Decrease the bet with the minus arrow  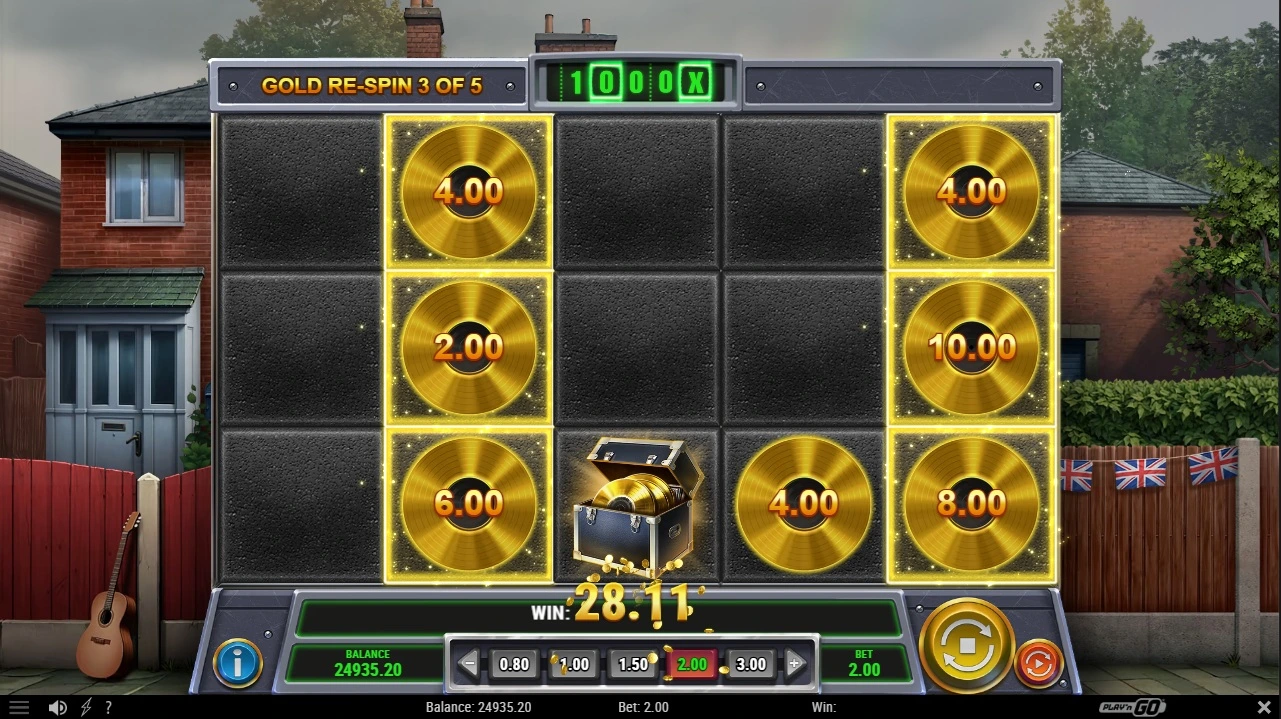click(x=468, y=663)
